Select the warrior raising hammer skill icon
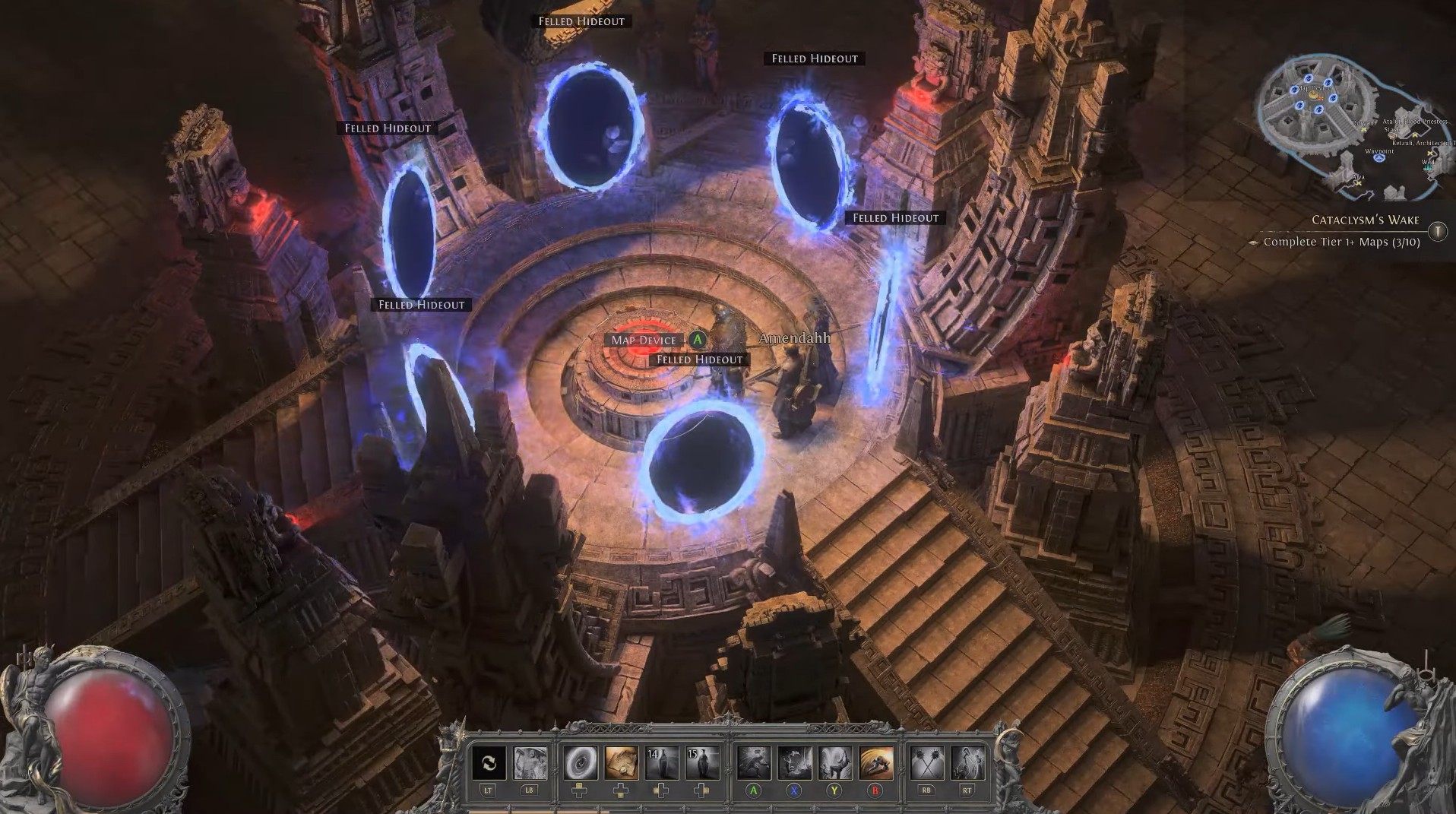The height and width of the screenshot is (814, 1456). (x=530, y=763)
